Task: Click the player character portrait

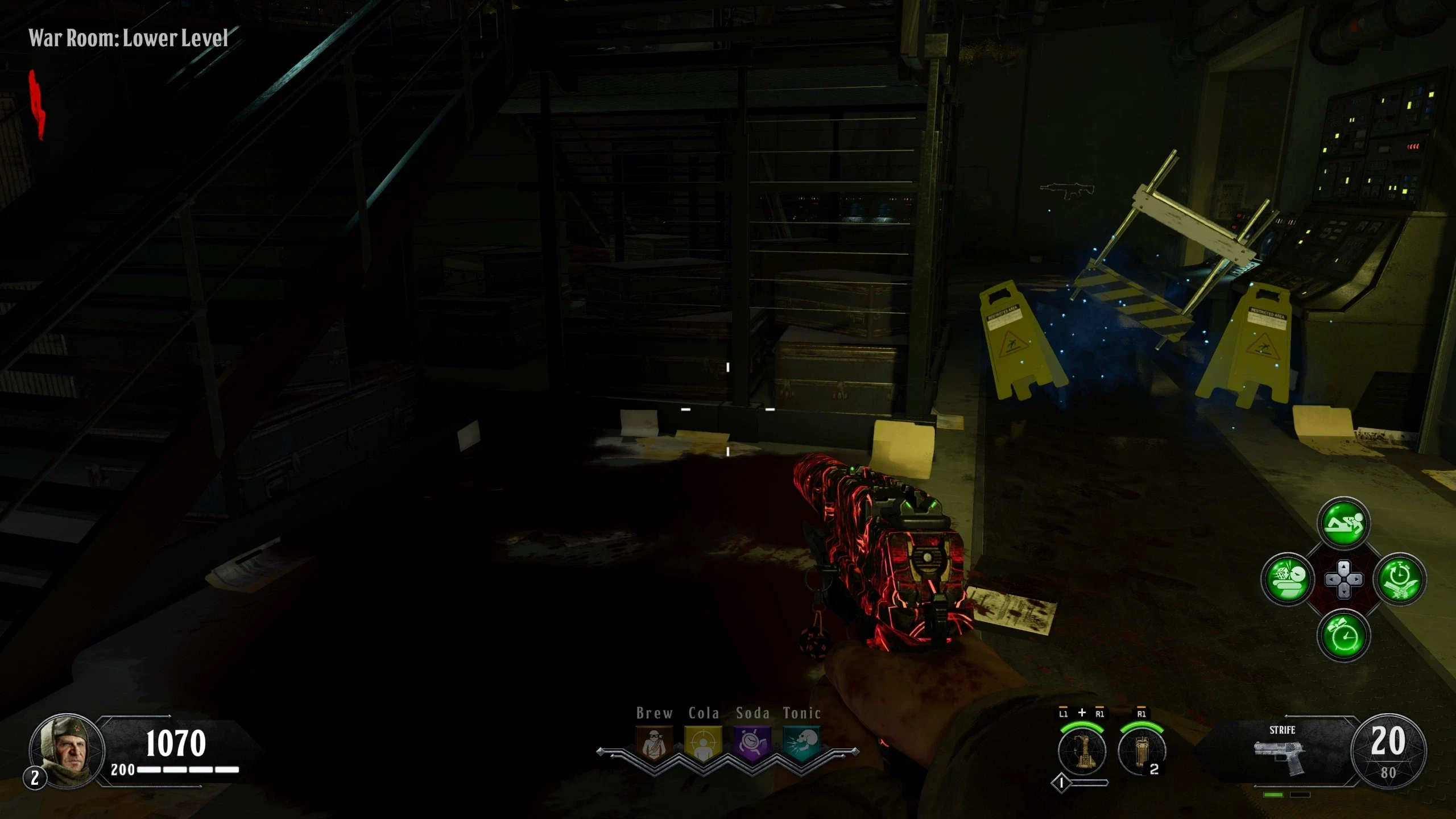Action: tap(67, 751)
